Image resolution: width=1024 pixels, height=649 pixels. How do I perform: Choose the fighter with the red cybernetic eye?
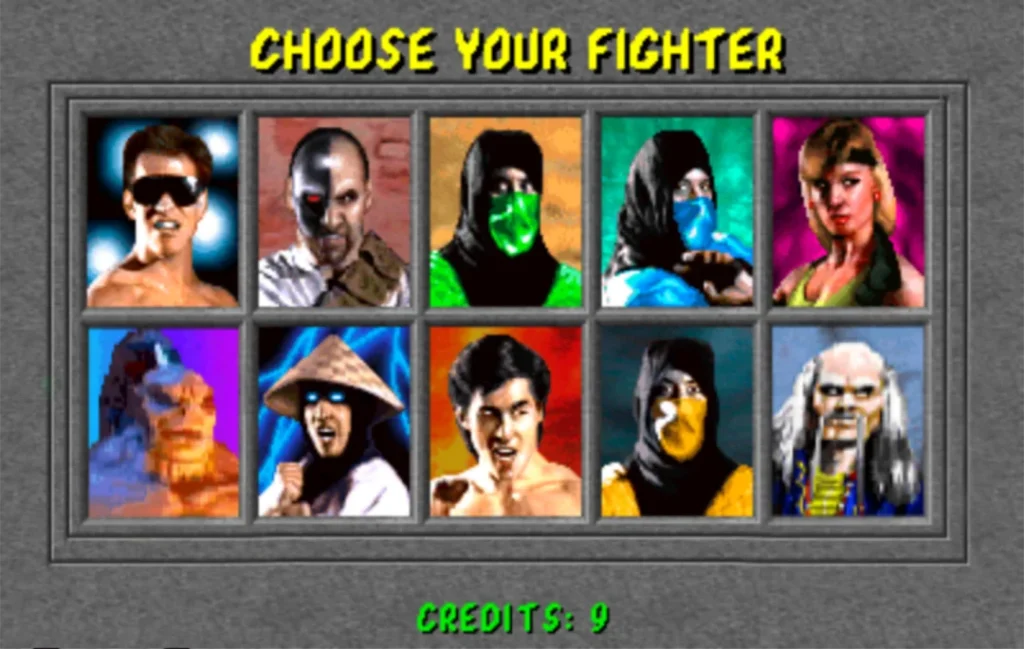pos(334,212)
